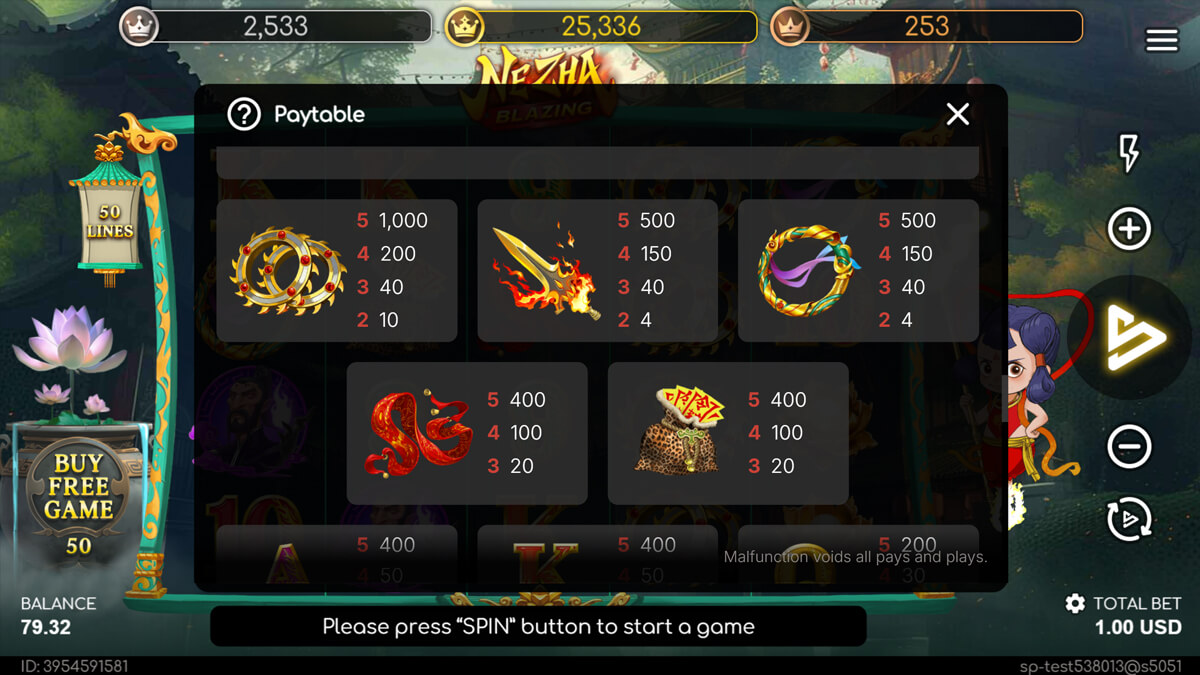This screenshot has width=1200, height=675.
Task: Open the autoplay spin options
Action: (1129, 519)
